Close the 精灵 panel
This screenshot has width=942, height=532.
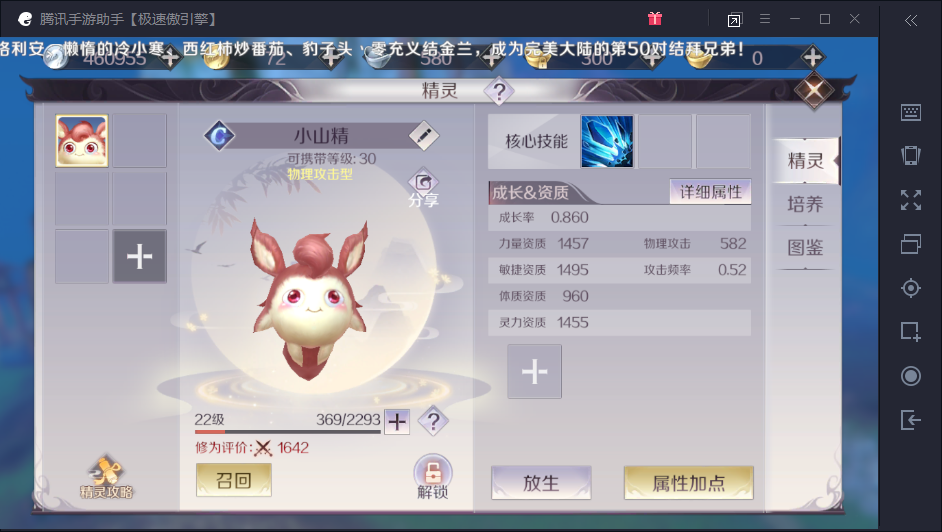(814, 90)
